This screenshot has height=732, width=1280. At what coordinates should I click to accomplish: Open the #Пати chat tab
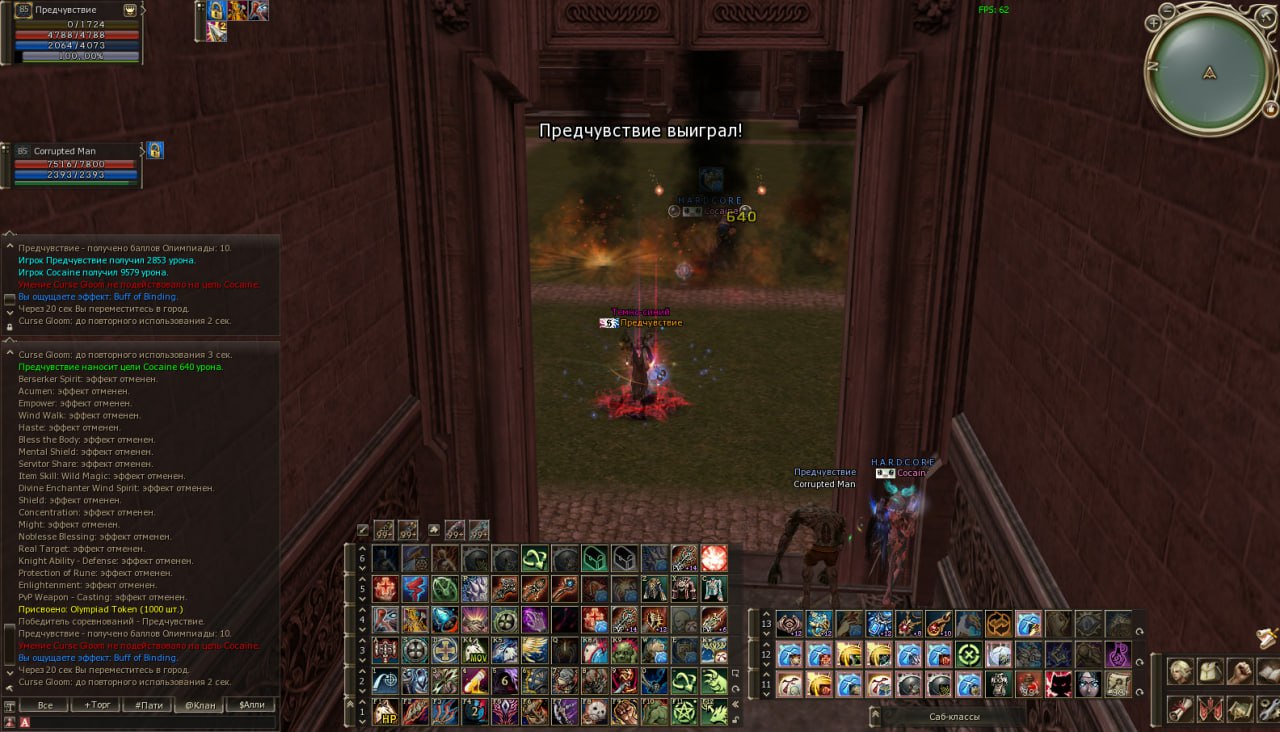click(x=149, y=705)
